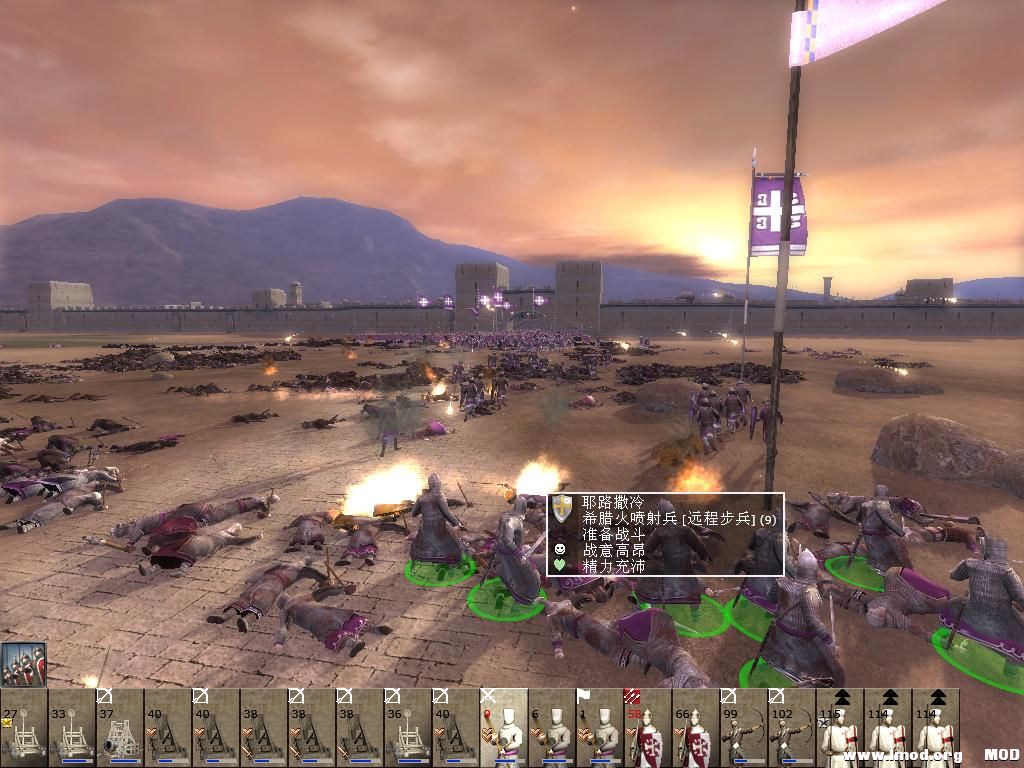The width and height of the screenshot is (1024, 768).
Task: Click the highlighted Greek fire thrower card
Action: tap(504, 728)
